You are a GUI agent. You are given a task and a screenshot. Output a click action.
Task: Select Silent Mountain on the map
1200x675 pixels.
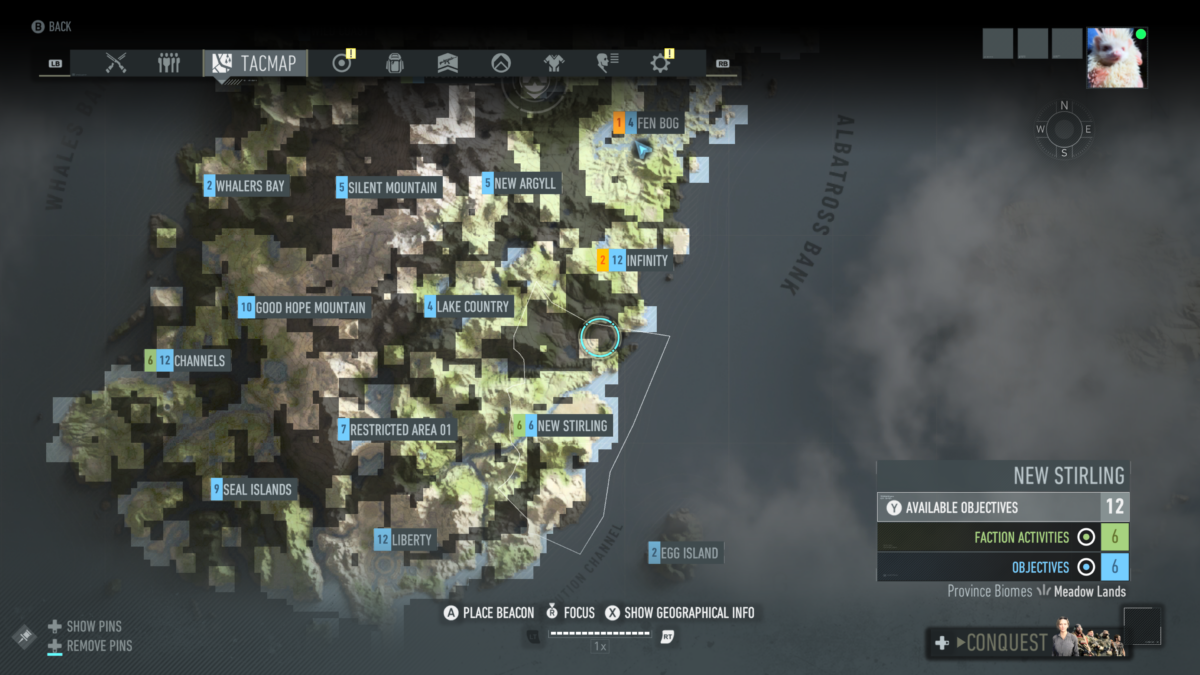tap(392, 187)
